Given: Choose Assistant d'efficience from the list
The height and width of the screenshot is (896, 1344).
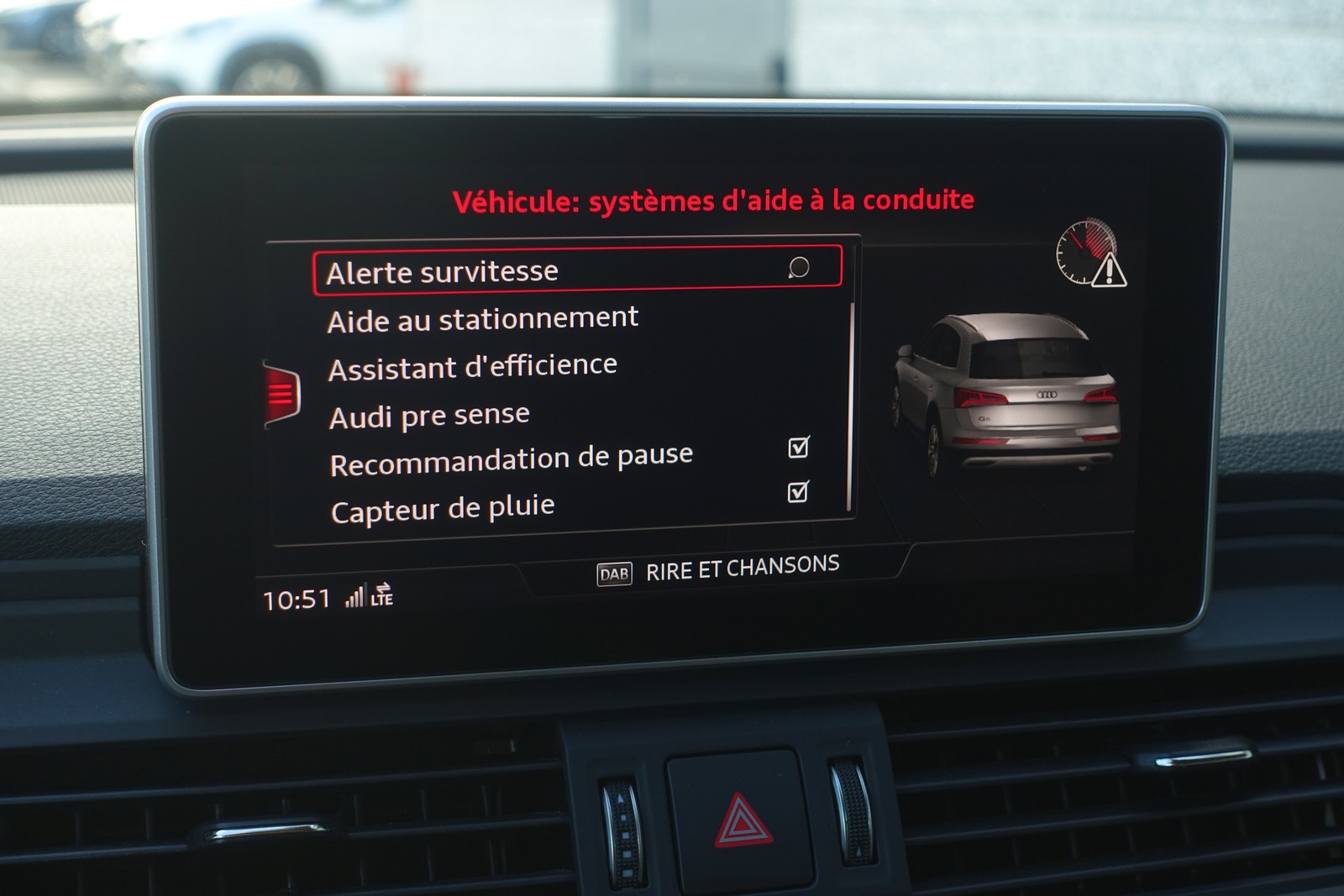Looking at the screenshot, I should (473, 367).
